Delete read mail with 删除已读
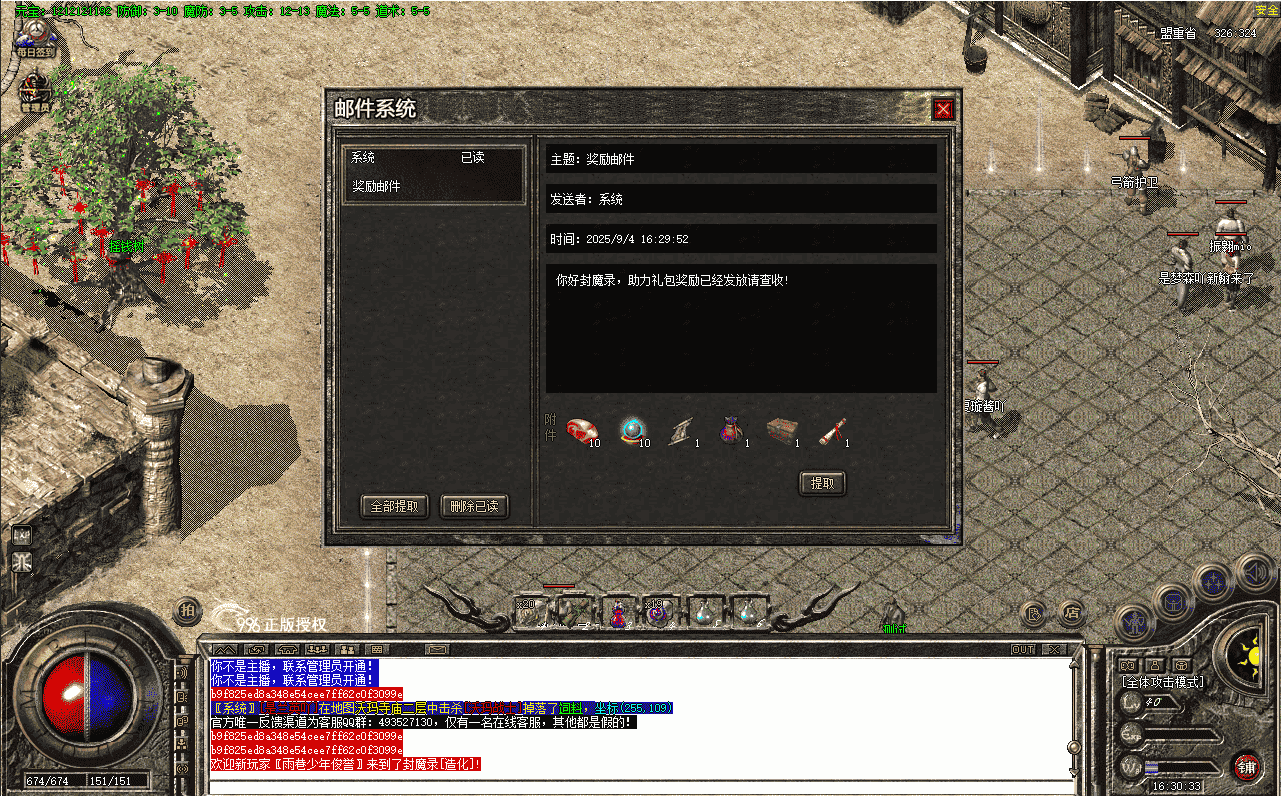This screenshot has width=1281, height=796. (x=474, y=507)
